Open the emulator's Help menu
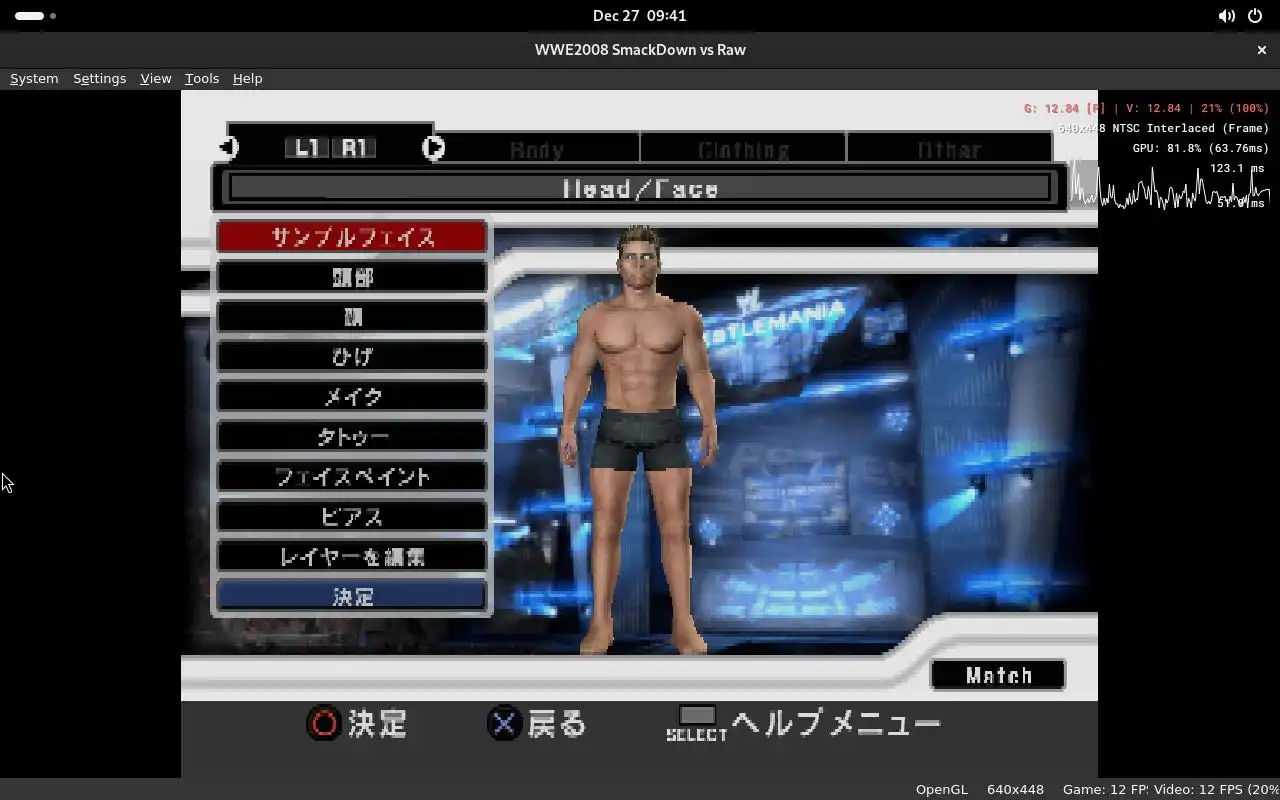Viewport: 1280px width, 800px height. click(247, 78)
